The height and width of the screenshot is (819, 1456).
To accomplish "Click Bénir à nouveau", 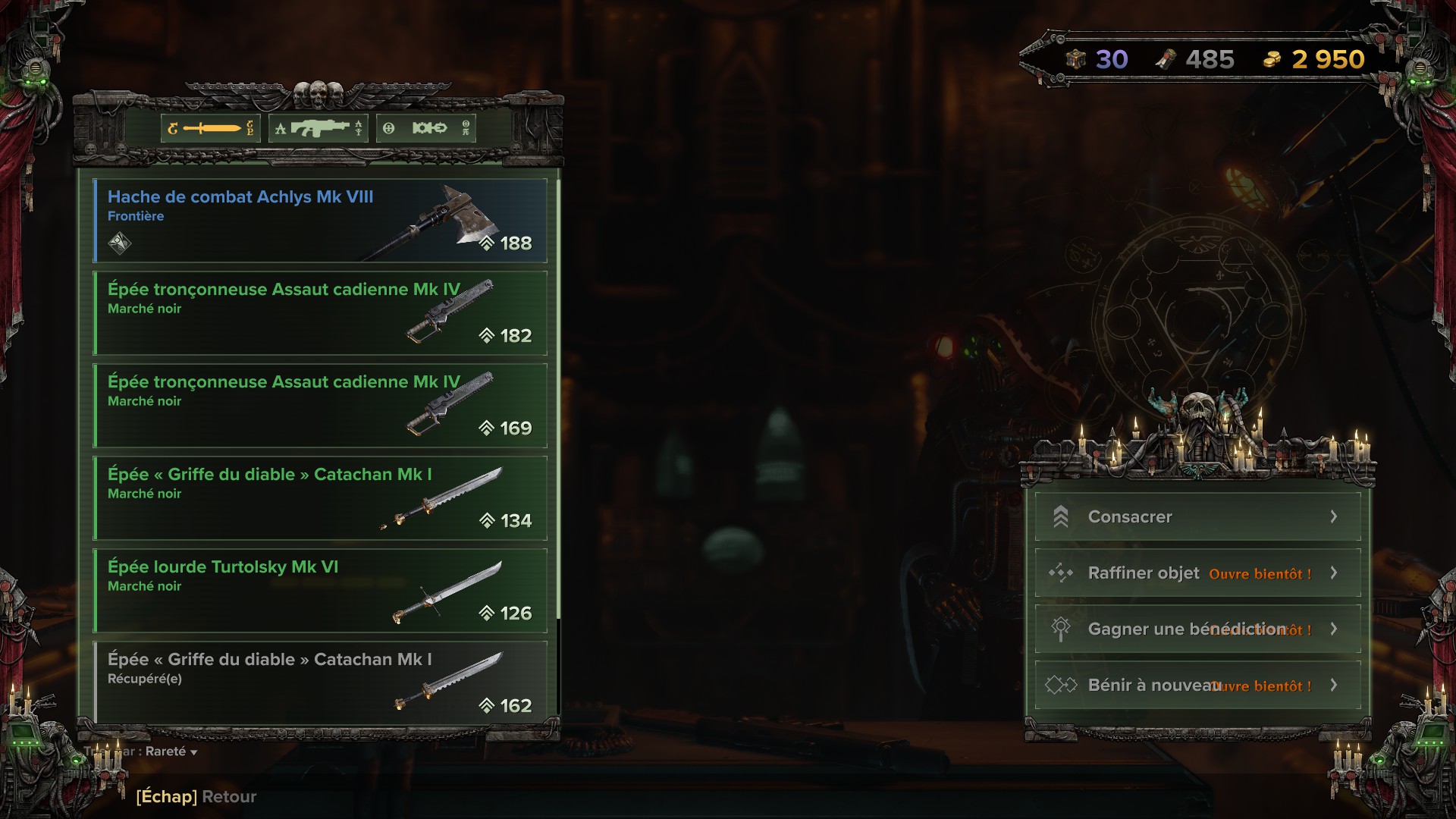I will 1197,686.
